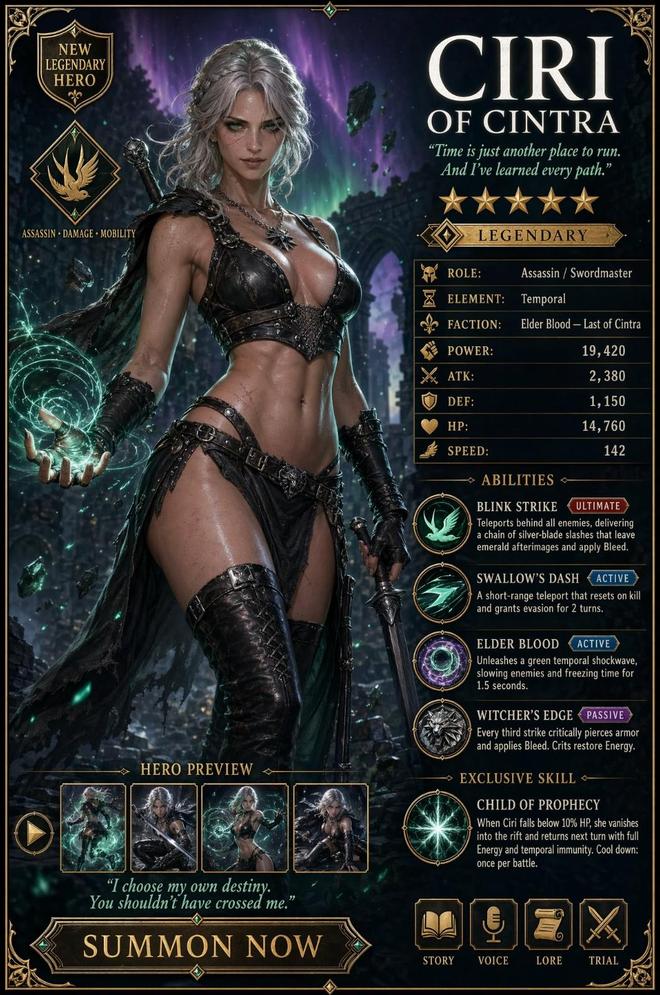The image size is (660, 995).
Task: Show details for Elder Blood ability
Action: point(442,662)
